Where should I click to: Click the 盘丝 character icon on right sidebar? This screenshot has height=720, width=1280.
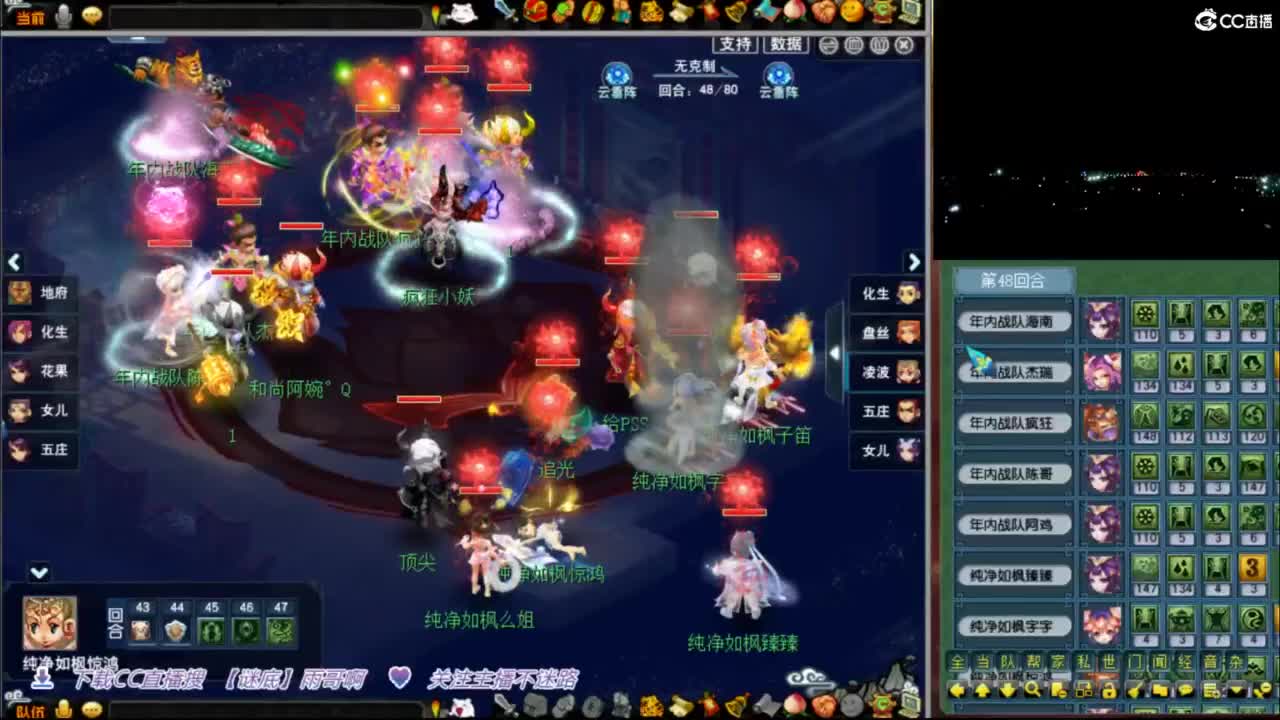click(x=906, y=331)
